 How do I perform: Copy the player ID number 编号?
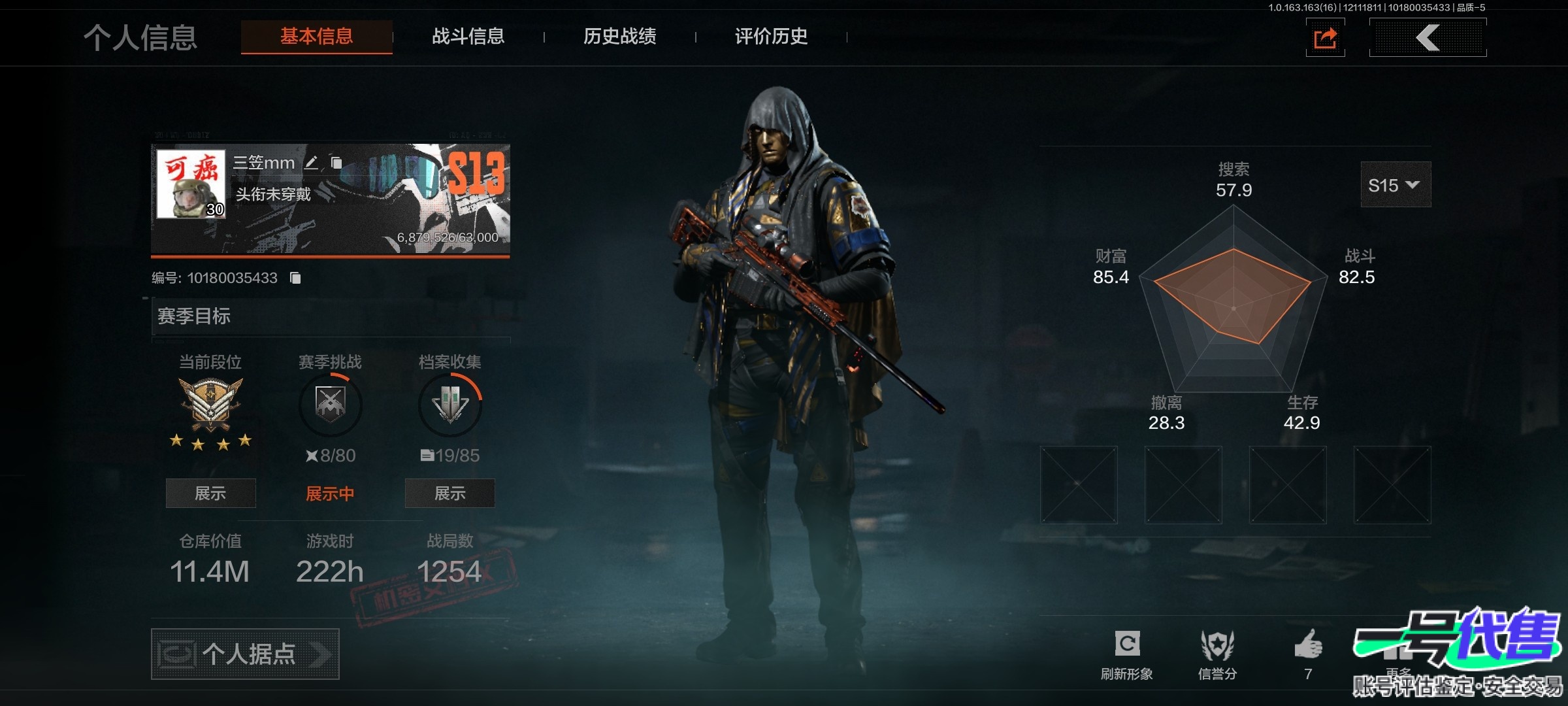pos(295,278)
